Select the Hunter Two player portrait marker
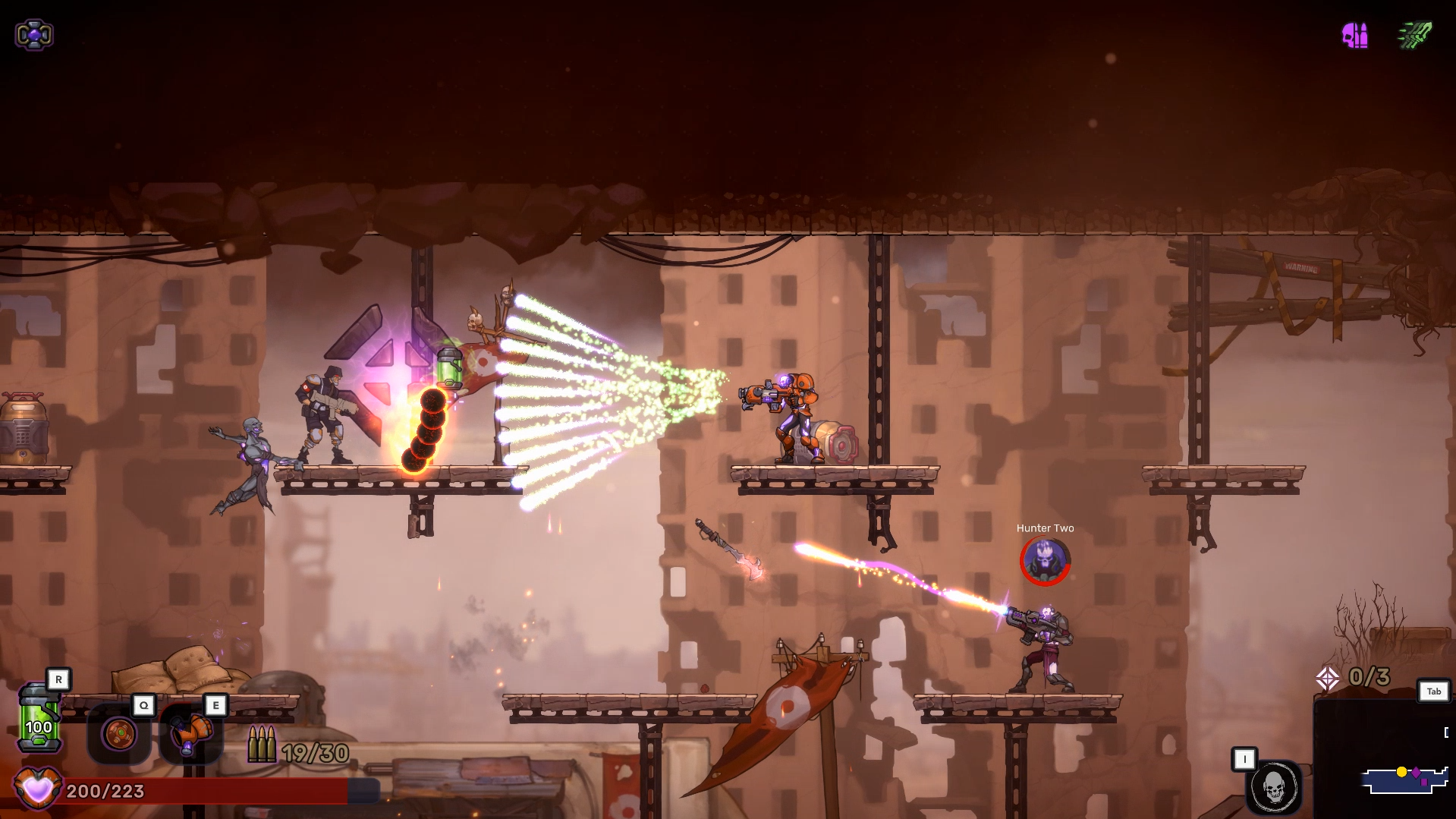Viewport: 1456px width, 819px height. point(1045,561)
